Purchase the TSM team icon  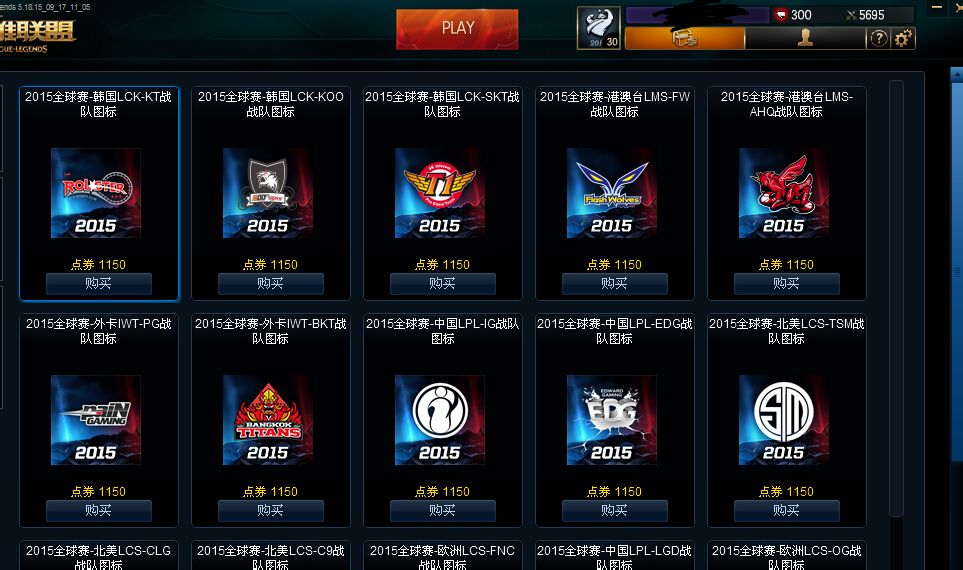[787, 511]
